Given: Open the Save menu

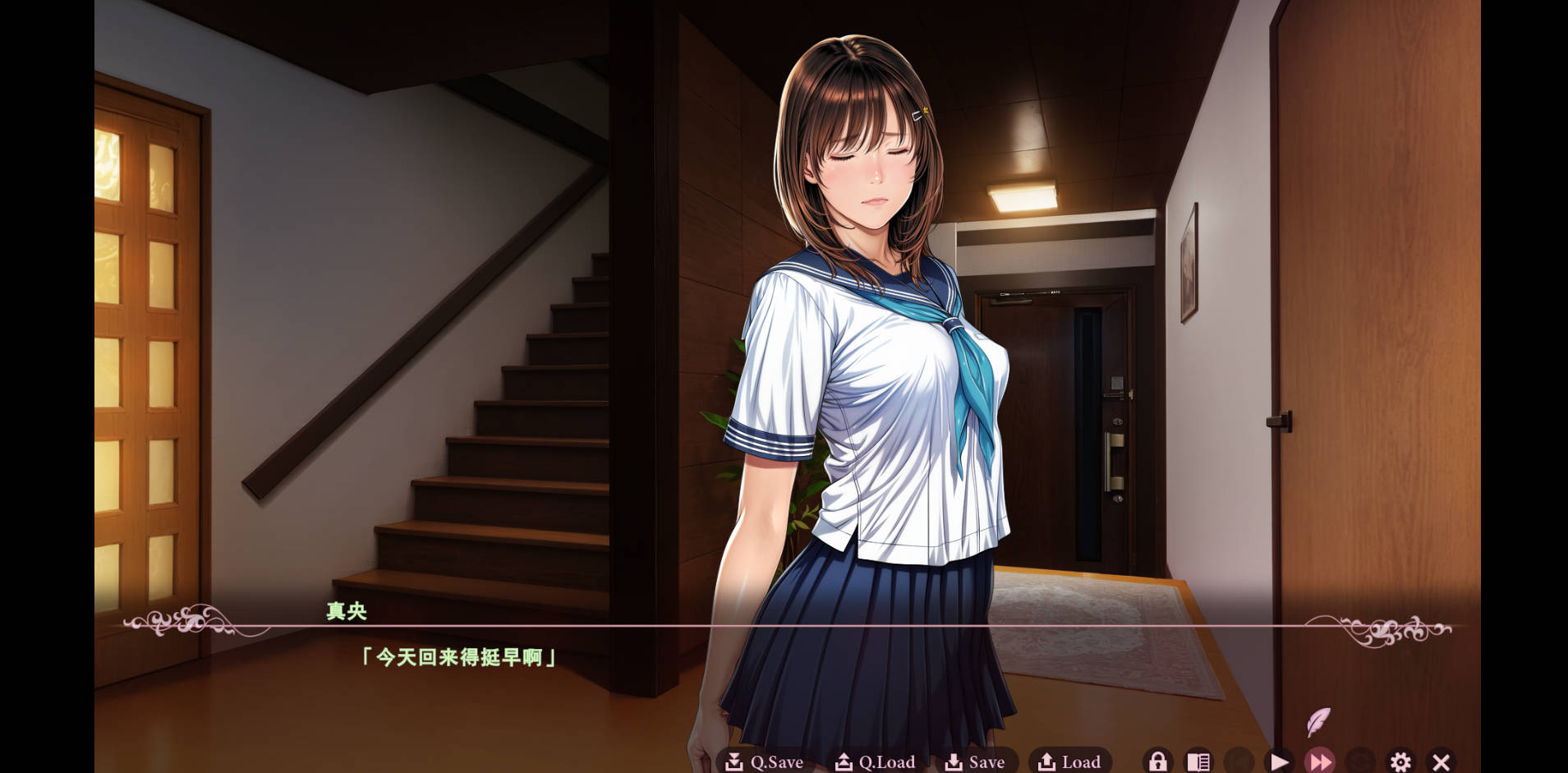Looking at the screenshot, I should pyautogui.click(x=975, y=761).
